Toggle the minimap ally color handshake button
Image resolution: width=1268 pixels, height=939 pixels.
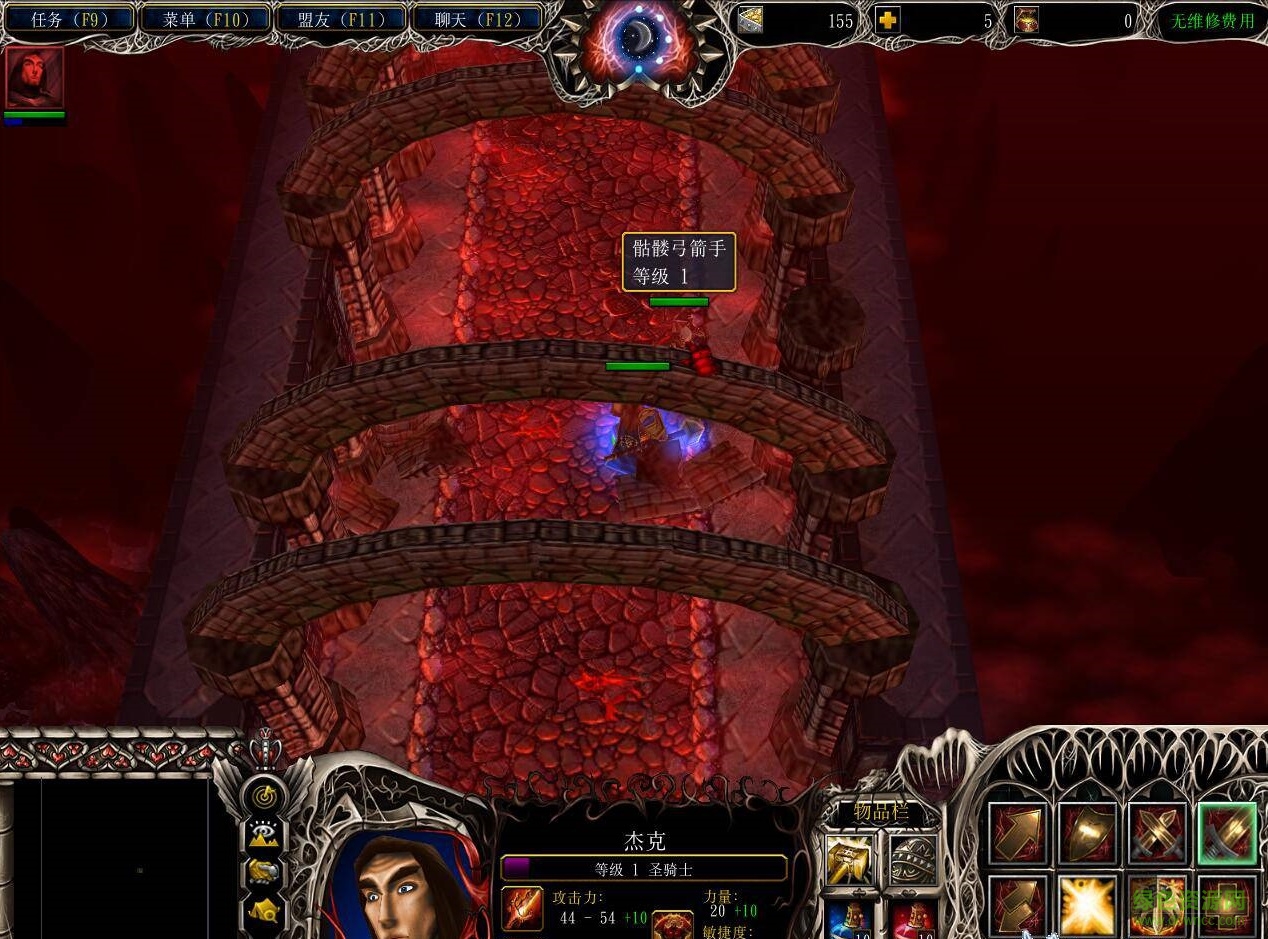pyautogui.click(x=265, y=873)
